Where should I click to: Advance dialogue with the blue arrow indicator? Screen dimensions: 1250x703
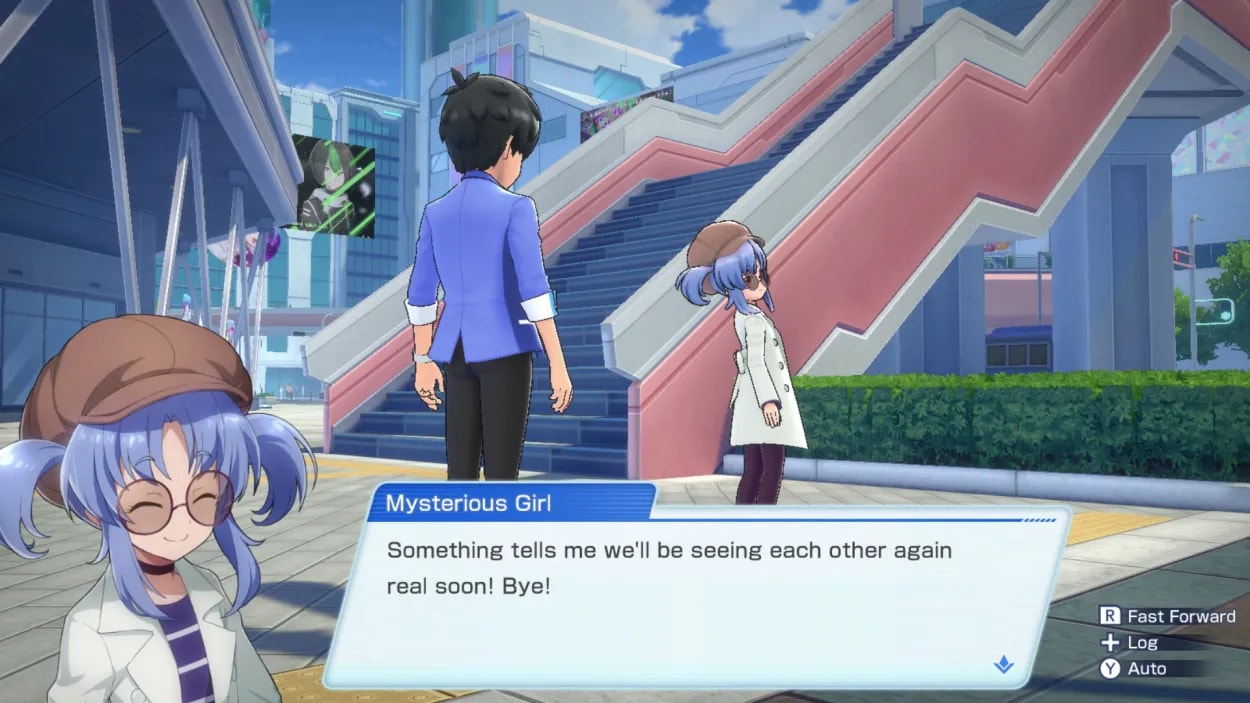click(1004, 665)
